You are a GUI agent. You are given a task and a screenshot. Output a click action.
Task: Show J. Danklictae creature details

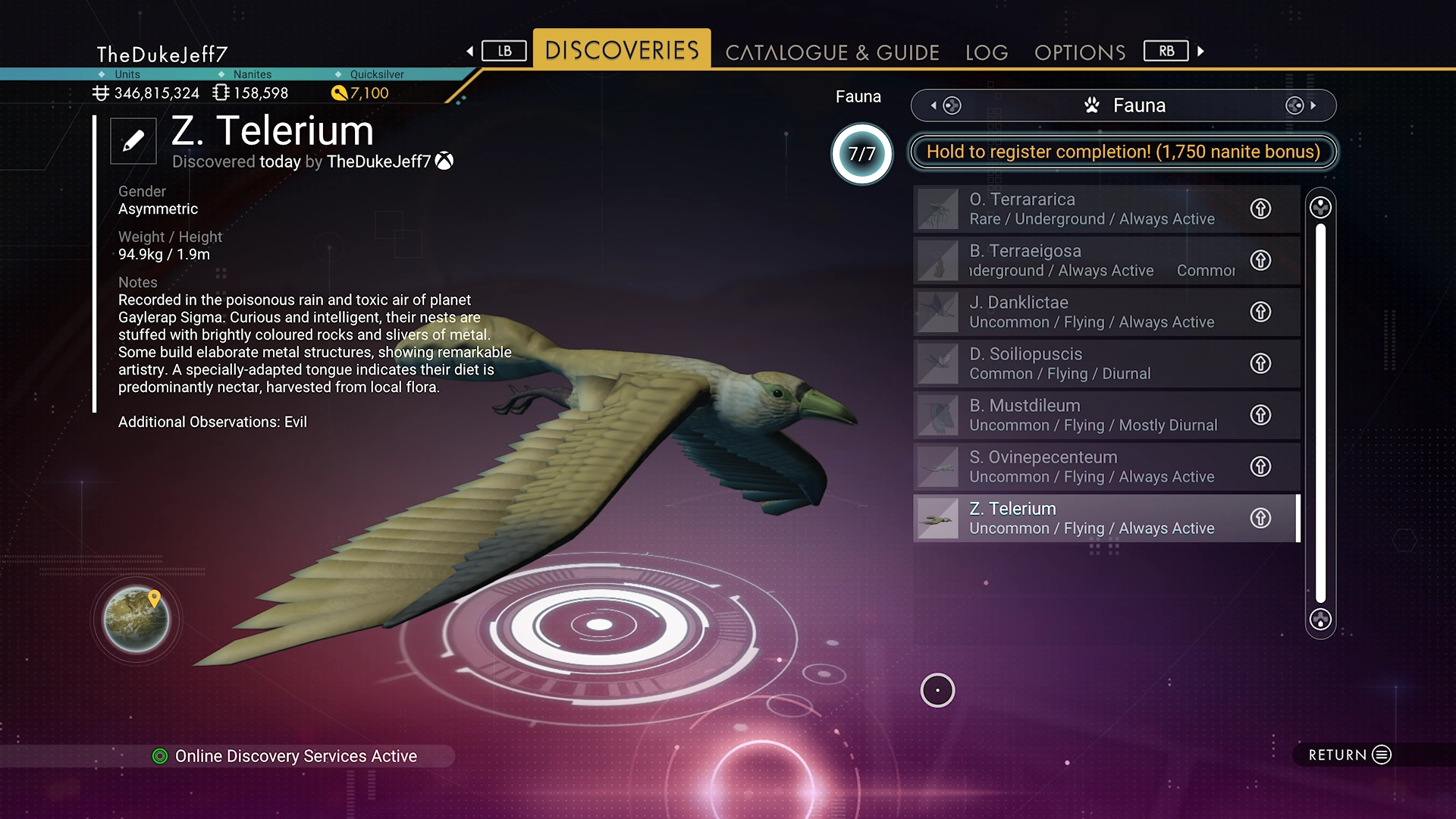pyautogui.click(x=1077, y=312)
